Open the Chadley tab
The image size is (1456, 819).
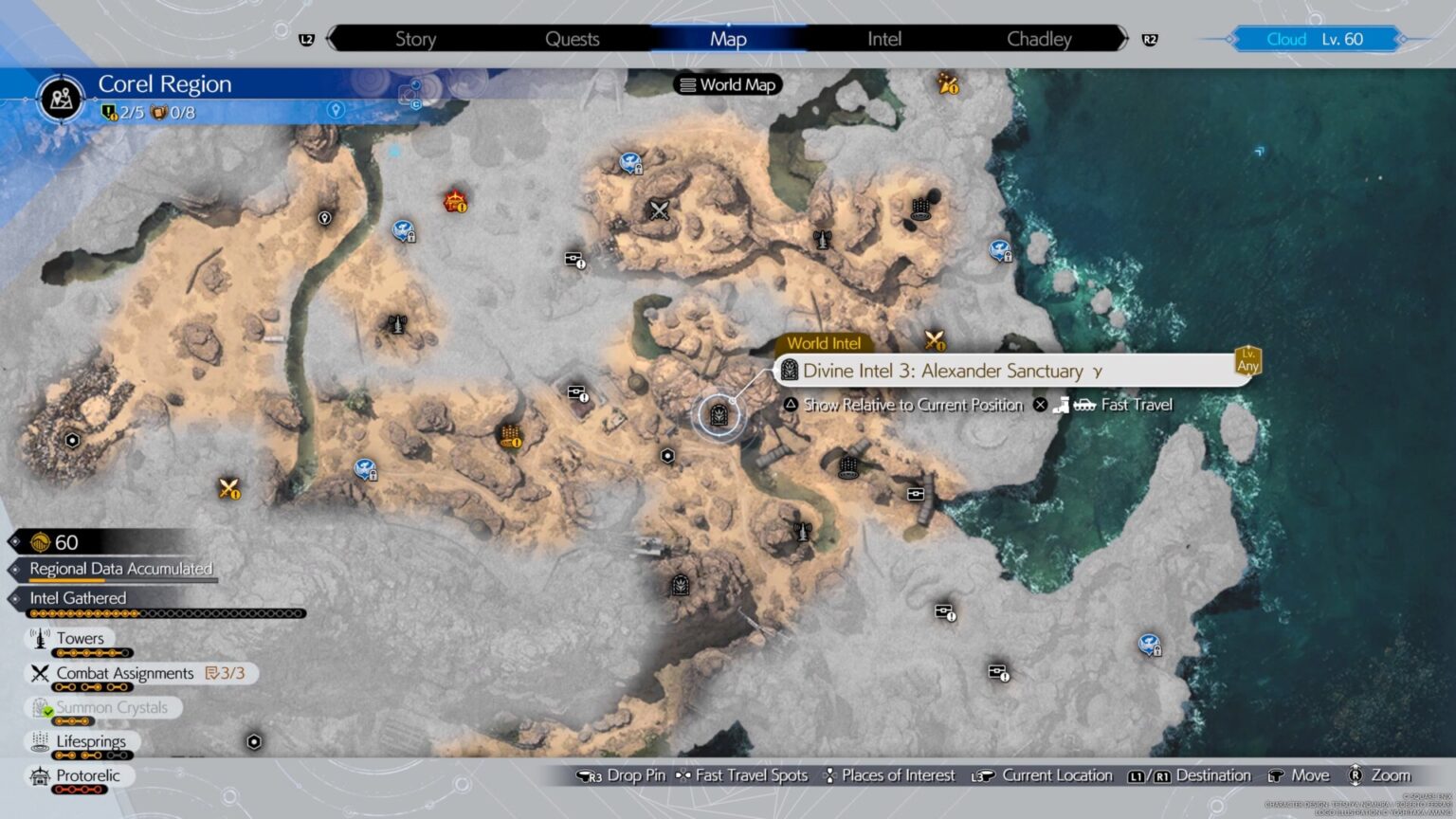pos(1039,39)
